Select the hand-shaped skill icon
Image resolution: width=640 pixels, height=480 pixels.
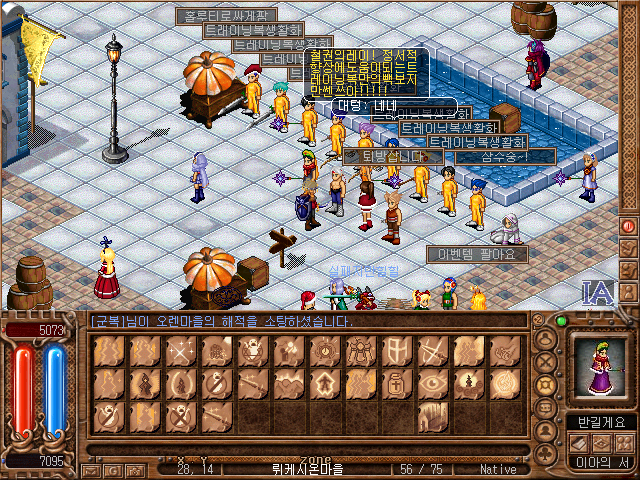pyautogui.click(x=433, y=415)
